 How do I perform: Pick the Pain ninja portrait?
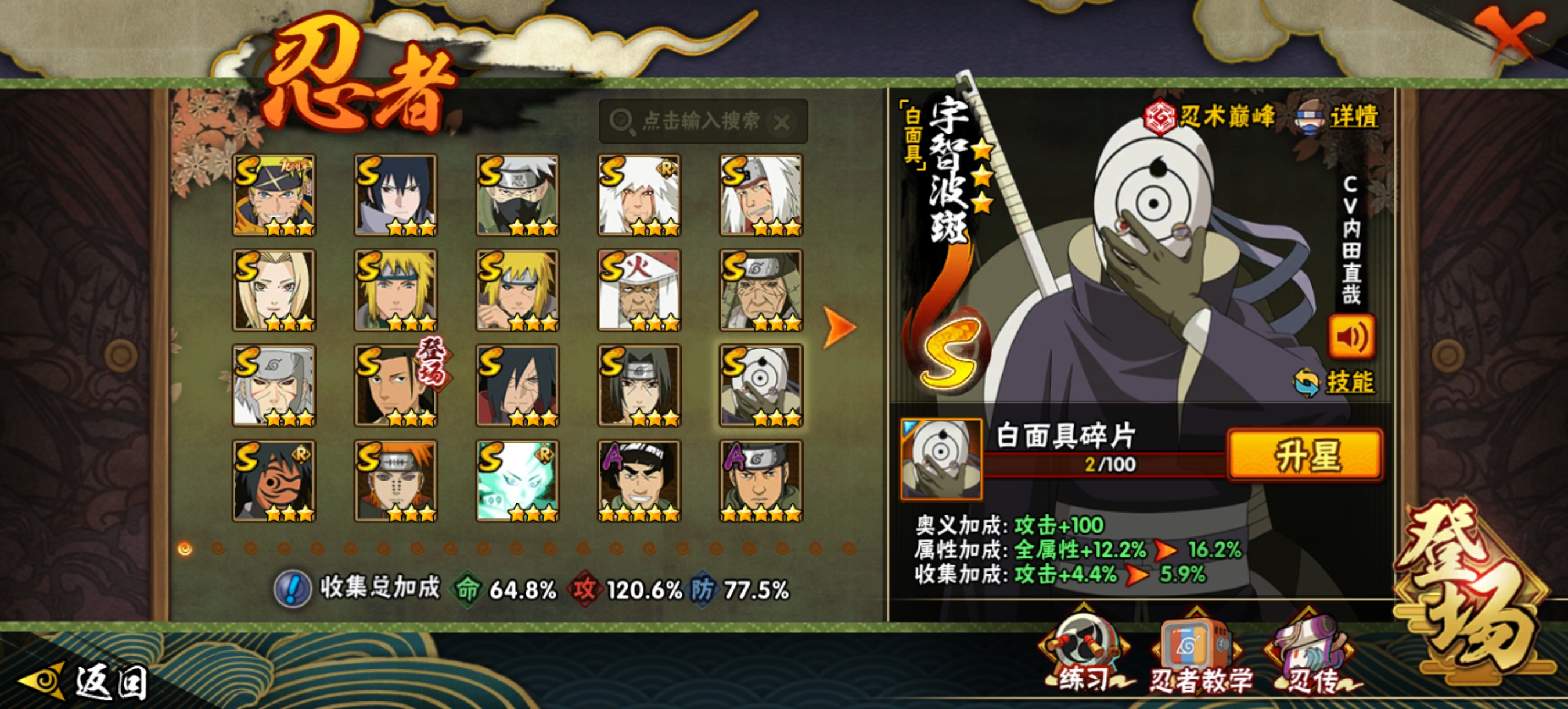click(x=395, y=481)
